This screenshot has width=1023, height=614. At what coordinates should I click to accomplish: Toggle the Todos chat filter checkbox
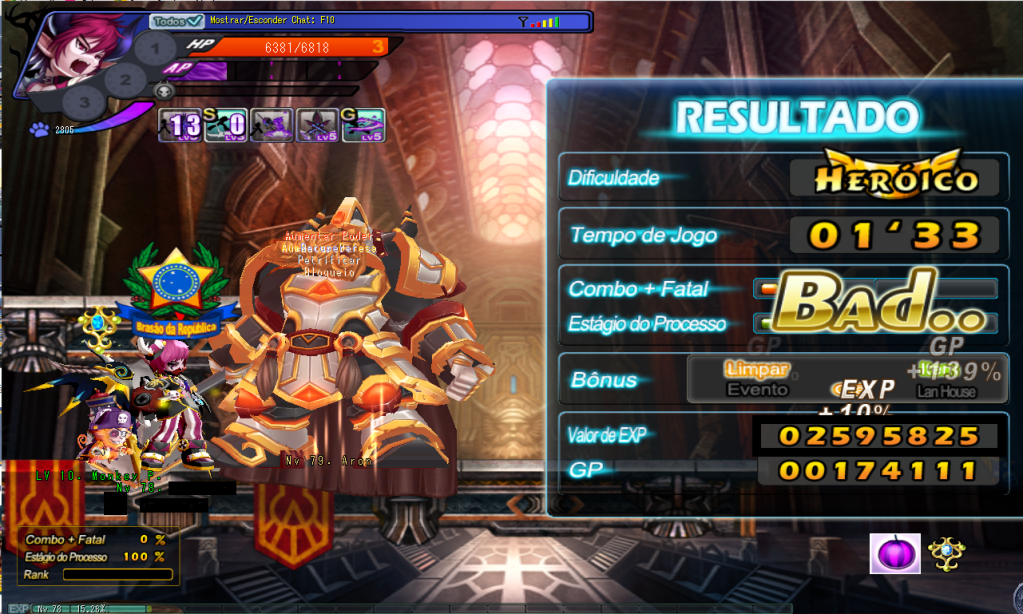tap(194, 21)
